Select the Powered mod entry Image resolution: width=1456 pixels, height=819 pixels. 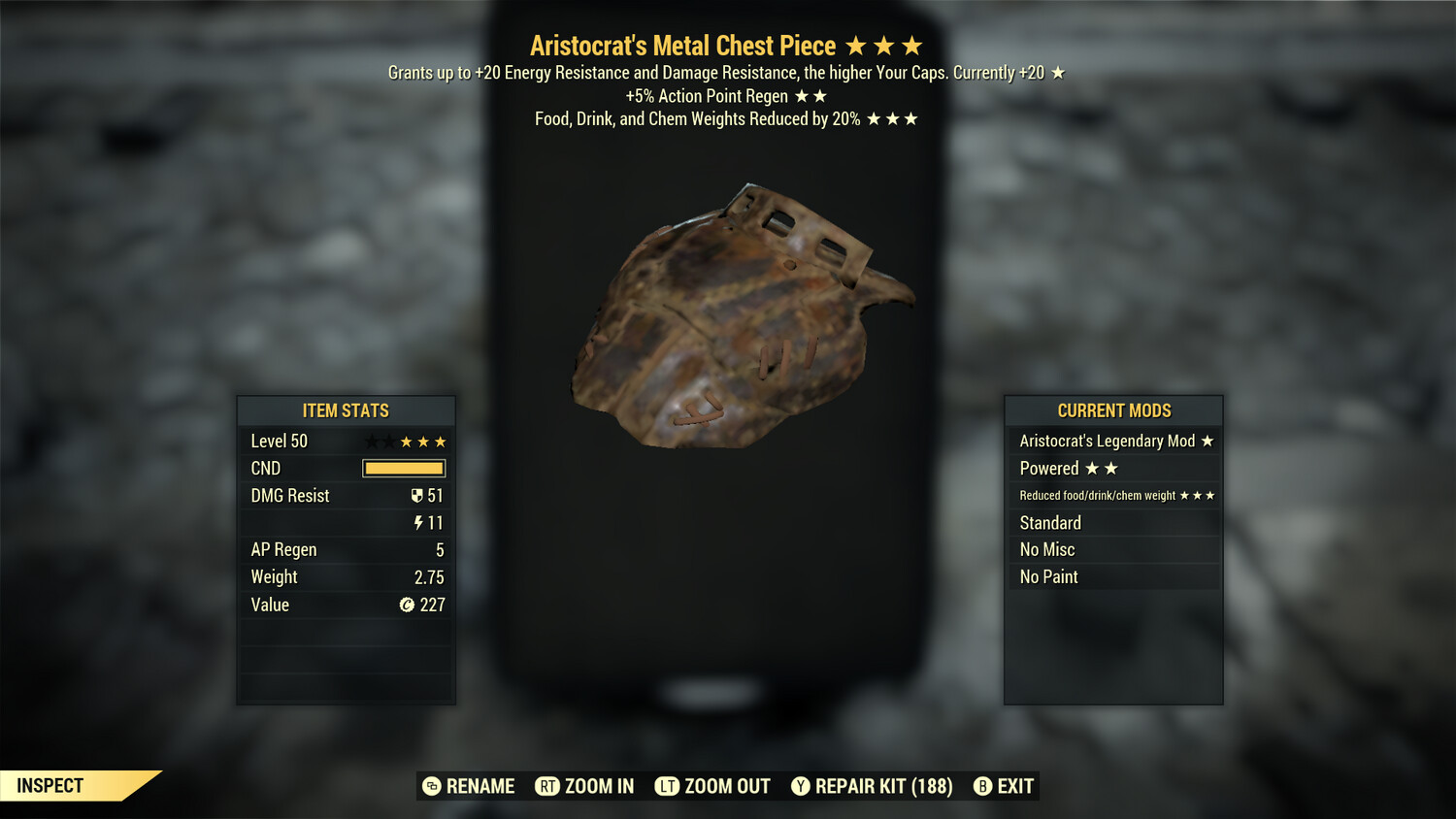(x=1114, y=469)
